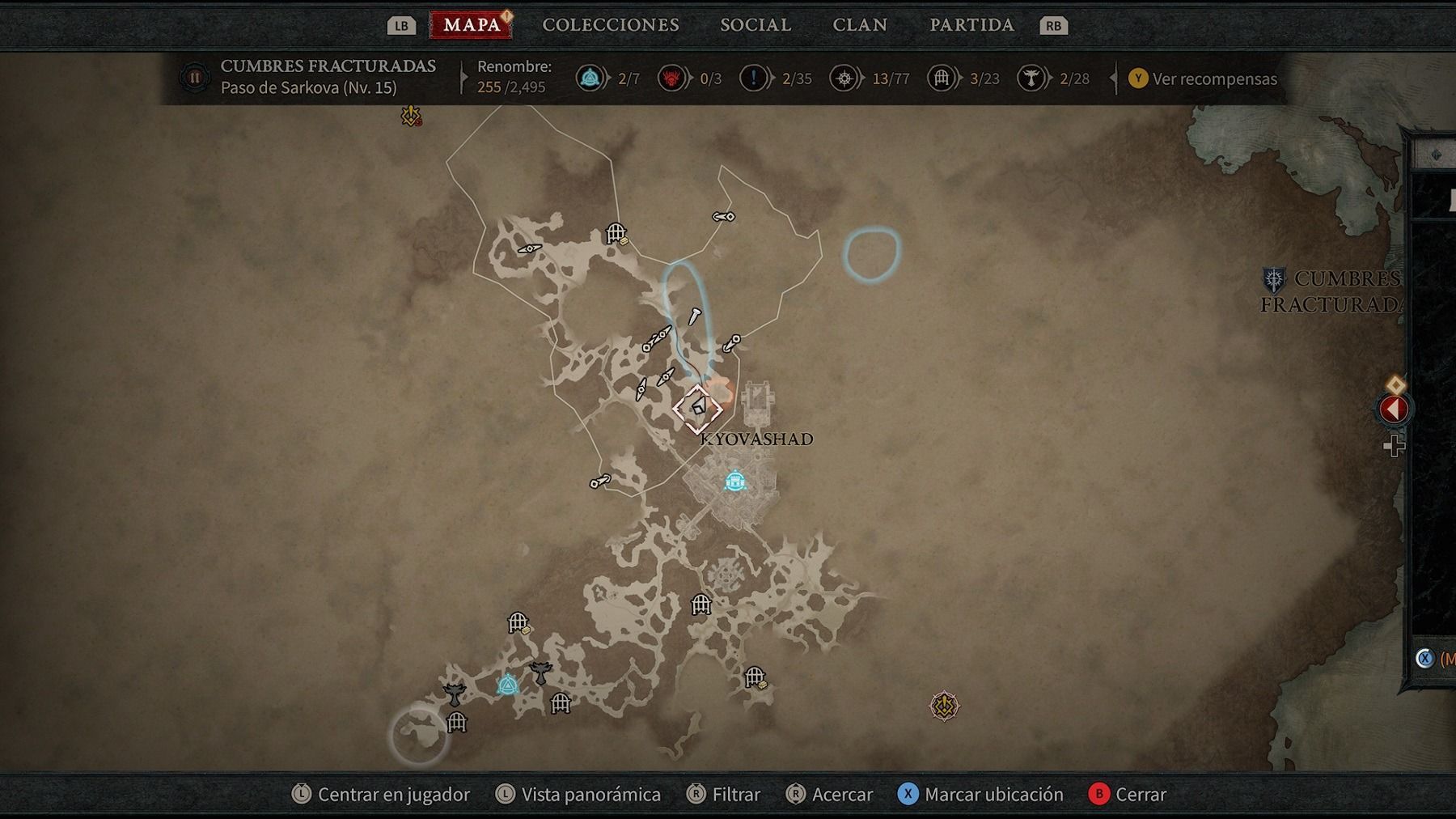Select the strongholds progress icon showing 0/3
The height and width of the screenshot is (819, 1456).
click(x=671, y=79)
